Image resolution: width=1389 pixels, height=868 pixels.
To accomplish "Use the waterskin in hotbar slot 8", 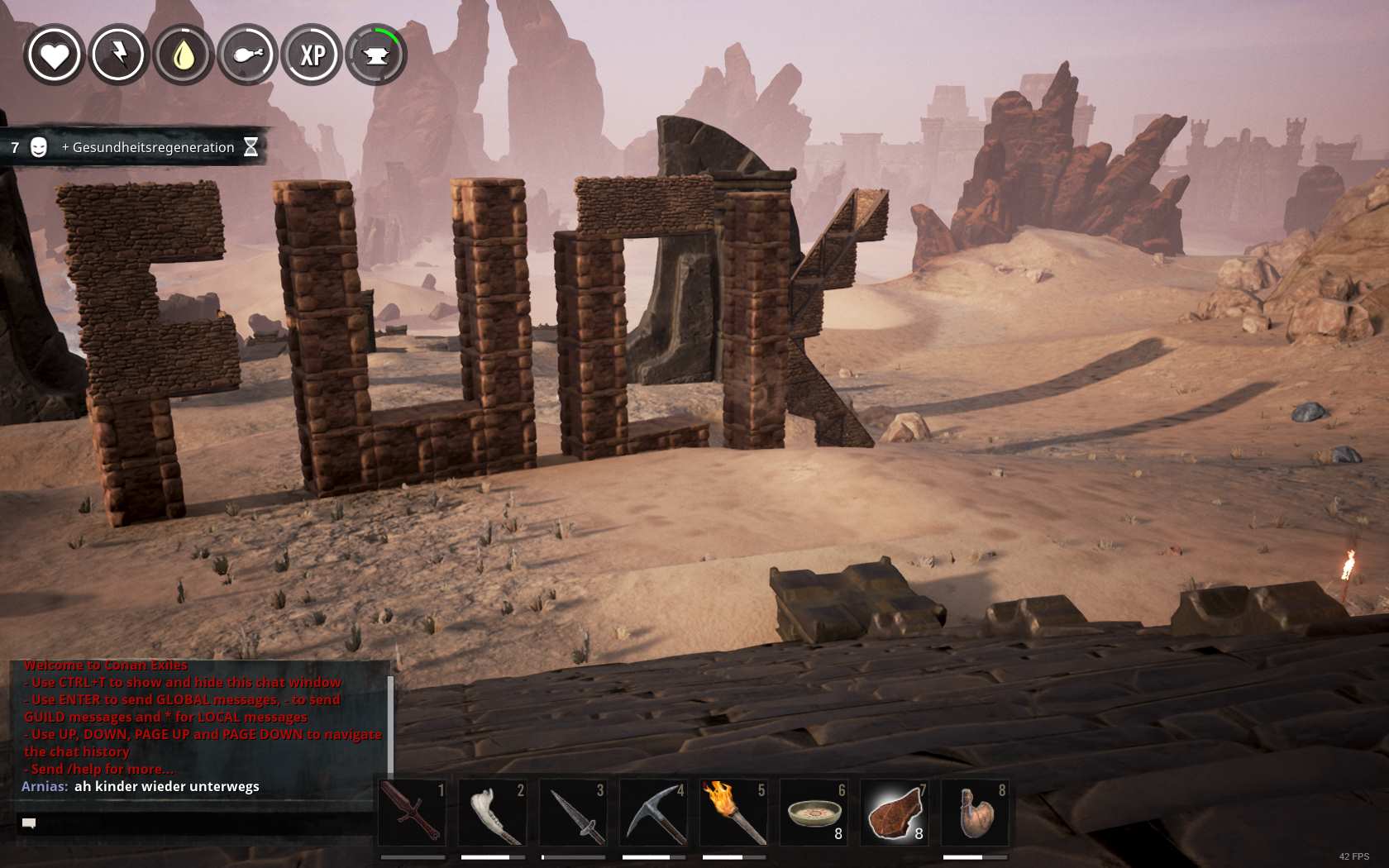I will pyautogui.click(x=975, y=813).
